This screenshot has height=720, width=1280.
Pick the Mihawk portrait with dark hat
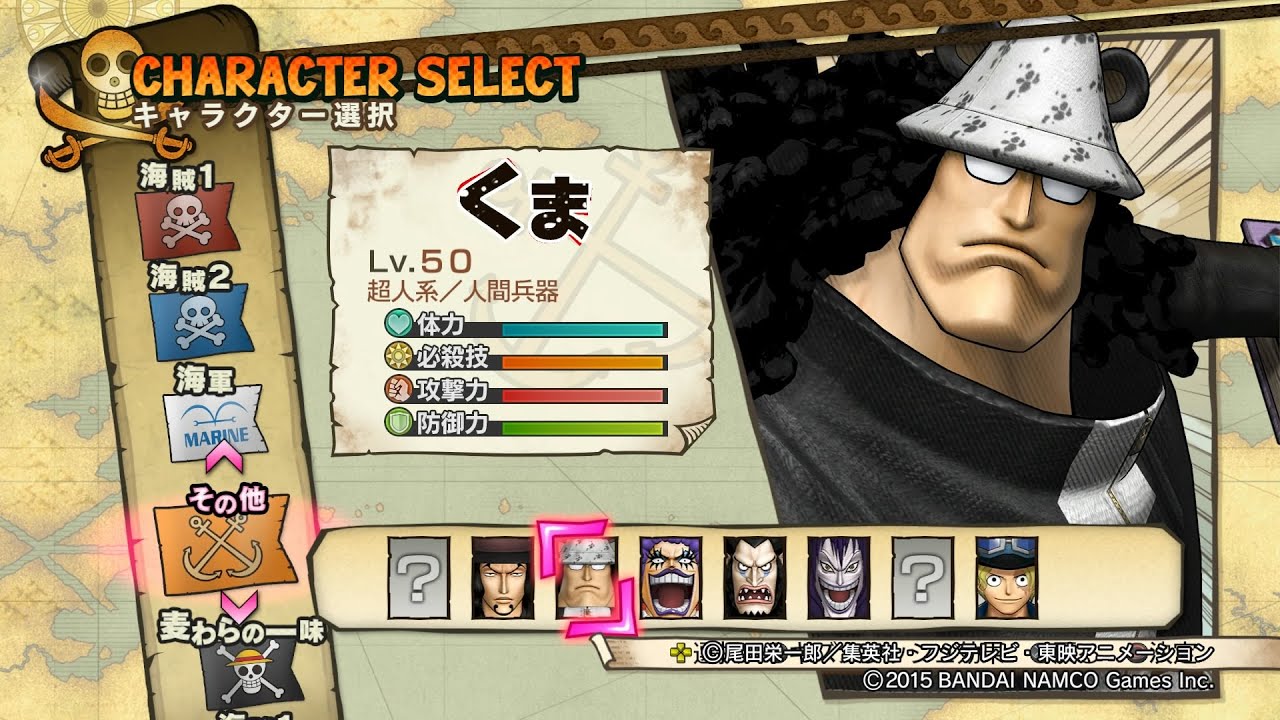(503, 577)
